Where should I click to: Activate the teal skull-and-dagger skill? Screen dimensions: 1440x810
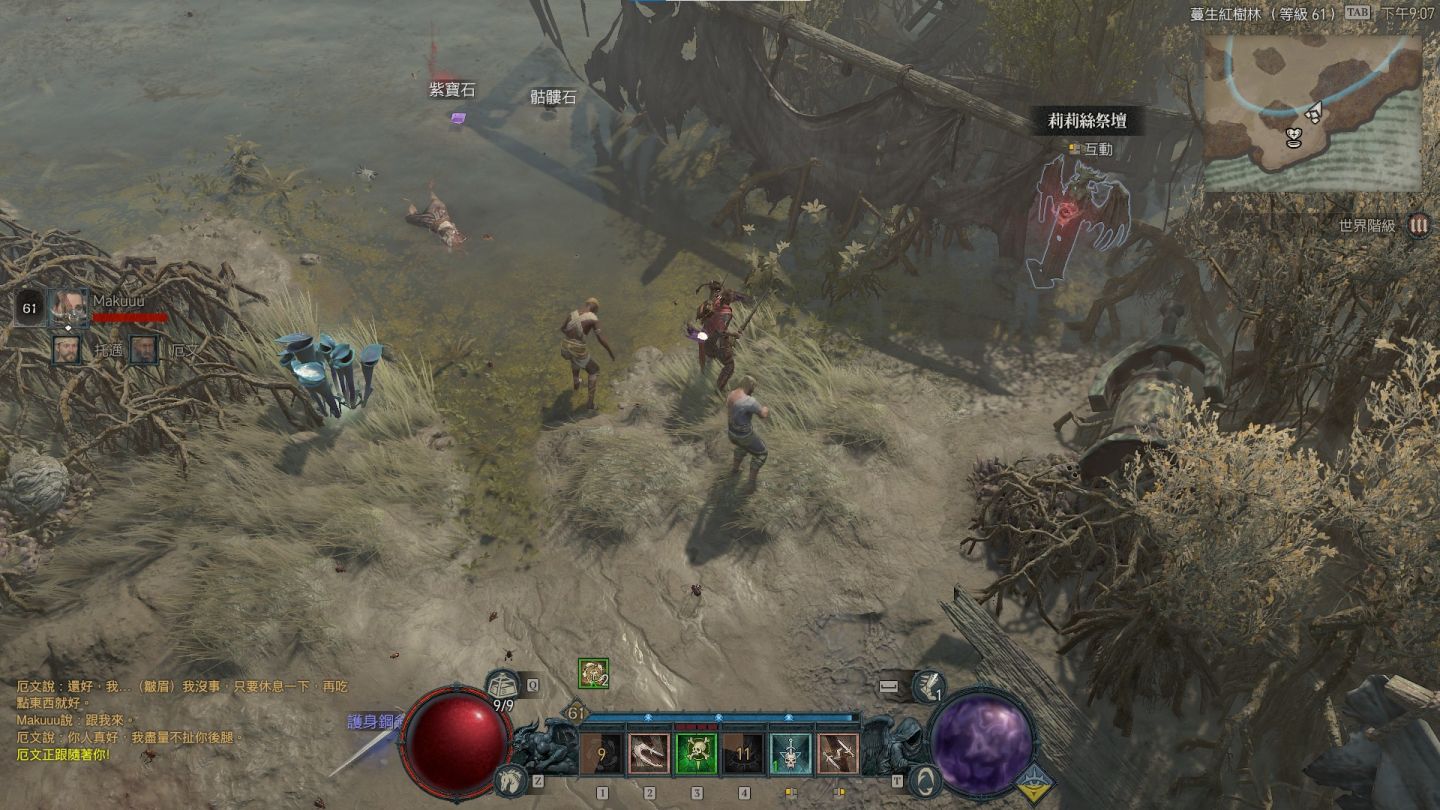(790, 754)
